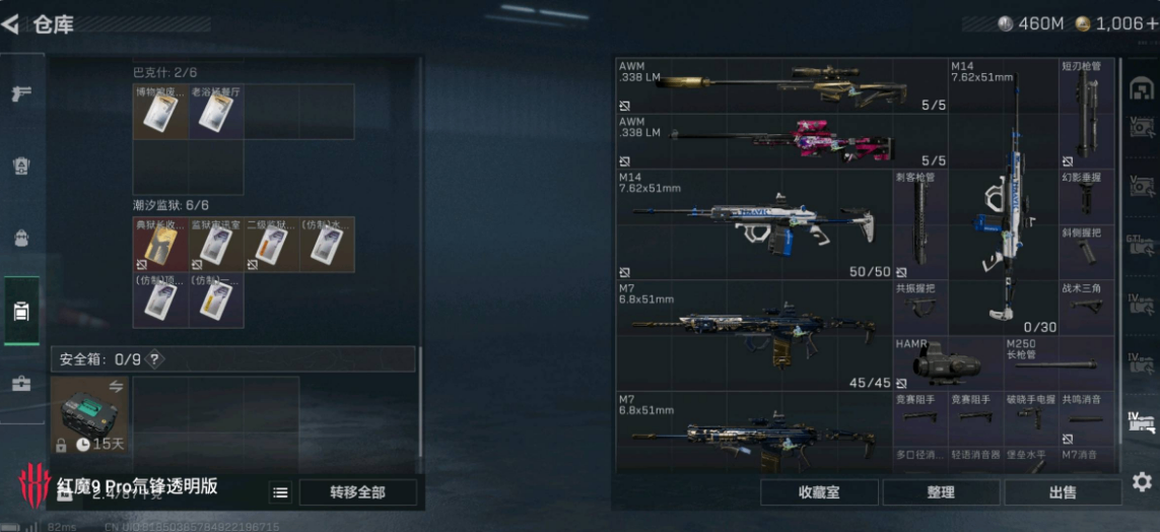The height and width of the screenshot is (532, 1160).
Task: Switch to the armor vest category tab
Action: (x=21, y=166)
